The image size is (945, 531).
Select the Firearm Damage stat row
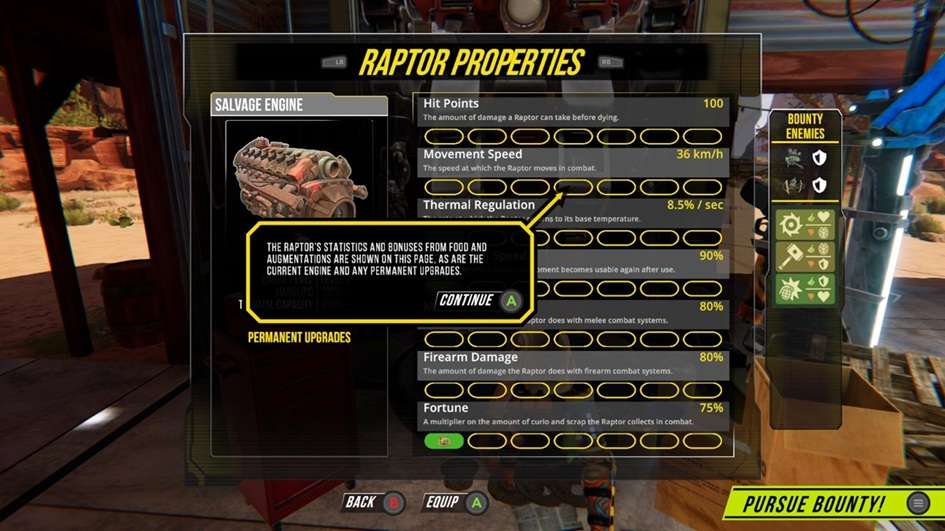(573, 363)
